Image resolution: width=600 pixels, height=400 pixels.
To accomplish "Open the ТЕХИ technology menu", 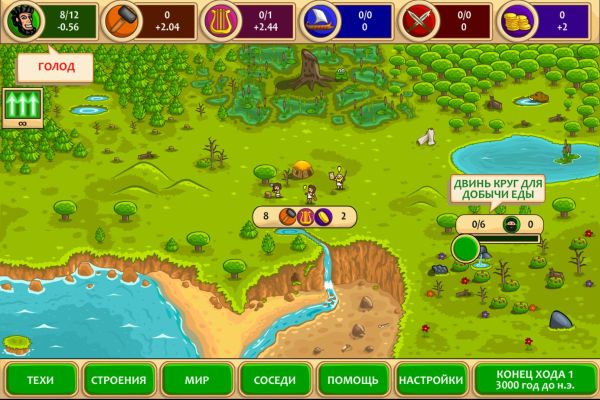I will click(x=40, y=380).
